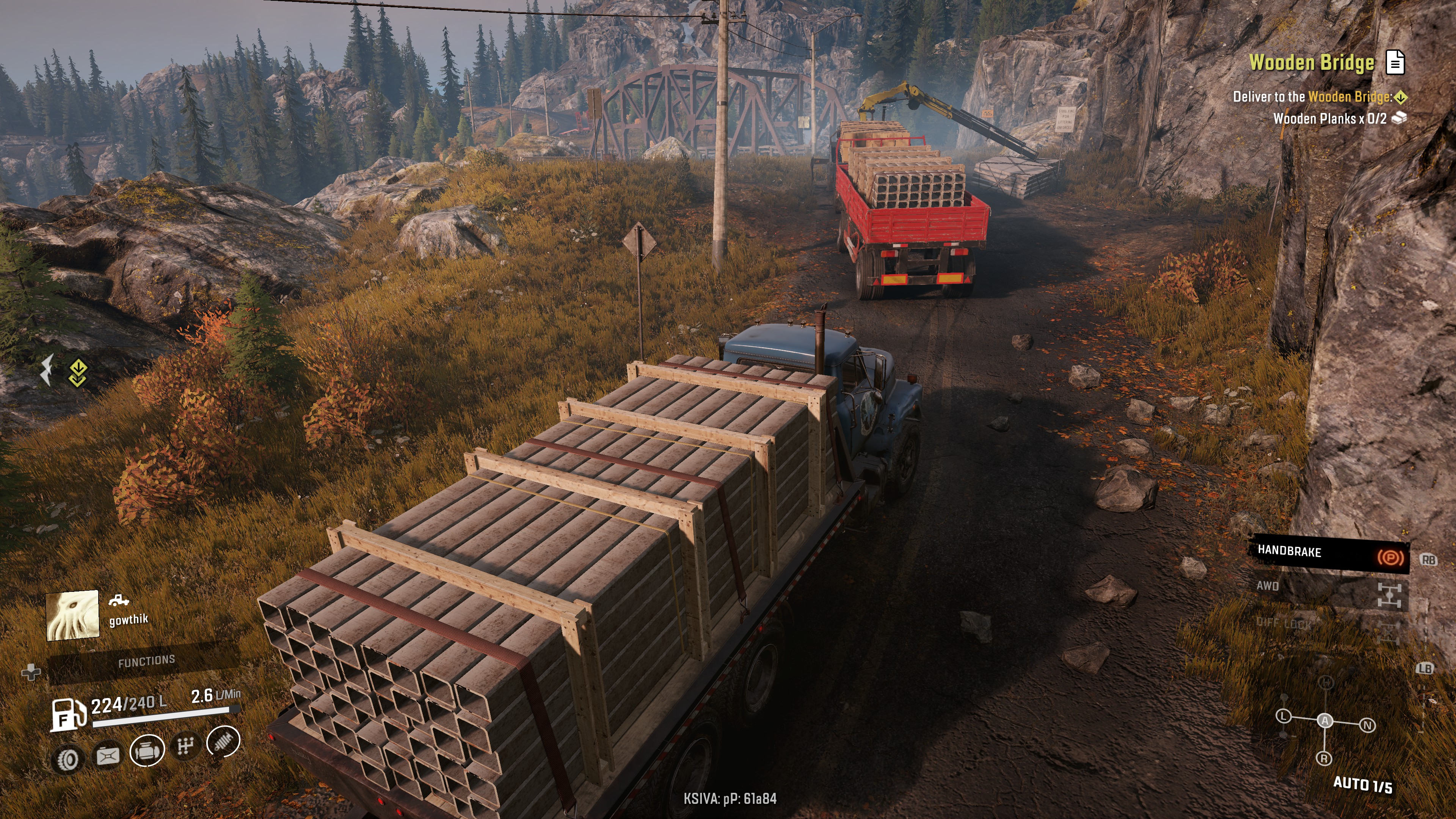Toggle the Handbrake function

1328,553
